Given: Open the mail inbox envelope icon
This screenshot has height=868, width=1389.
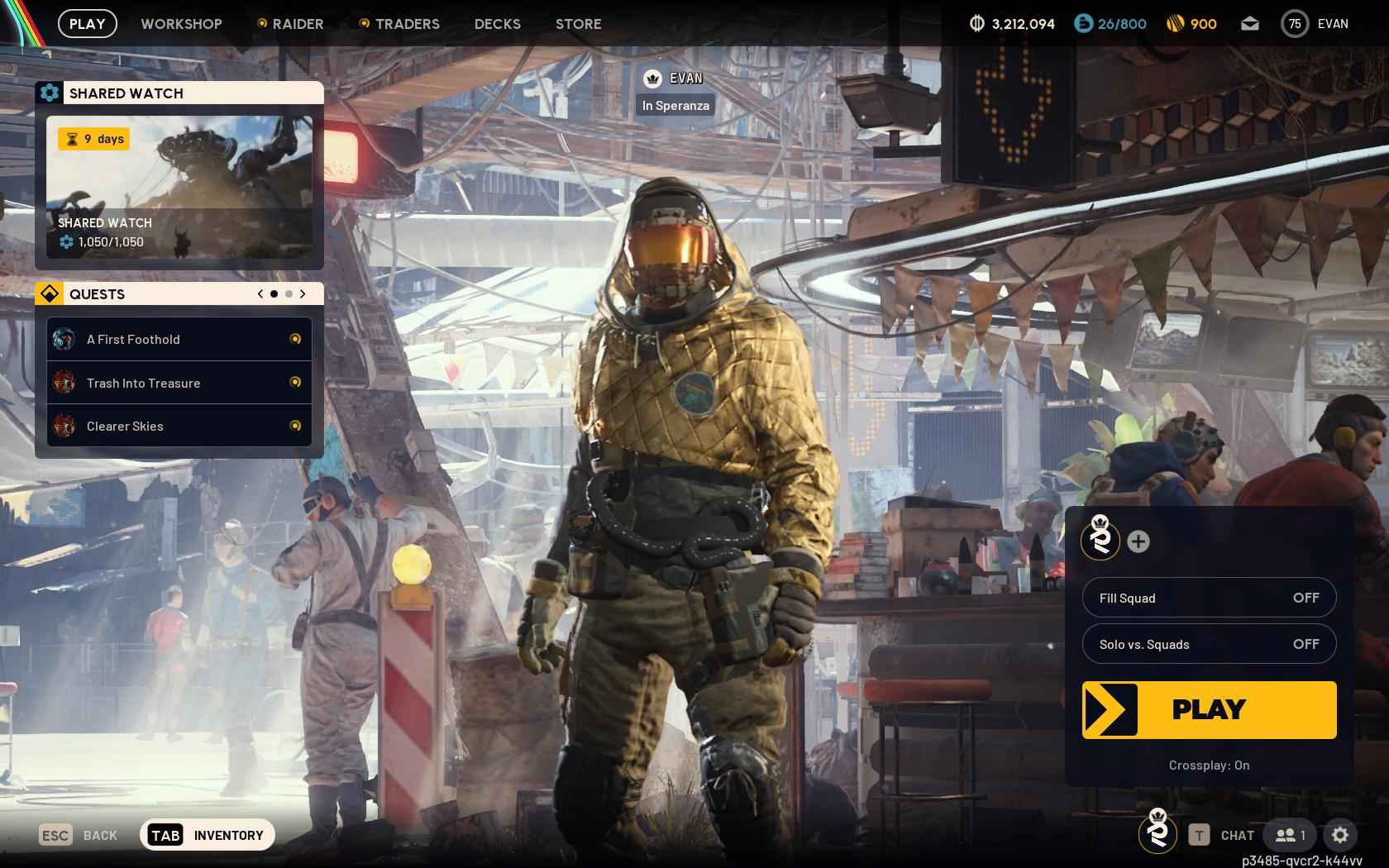Looking at the screenshot, I should [x=1250, y=24].
